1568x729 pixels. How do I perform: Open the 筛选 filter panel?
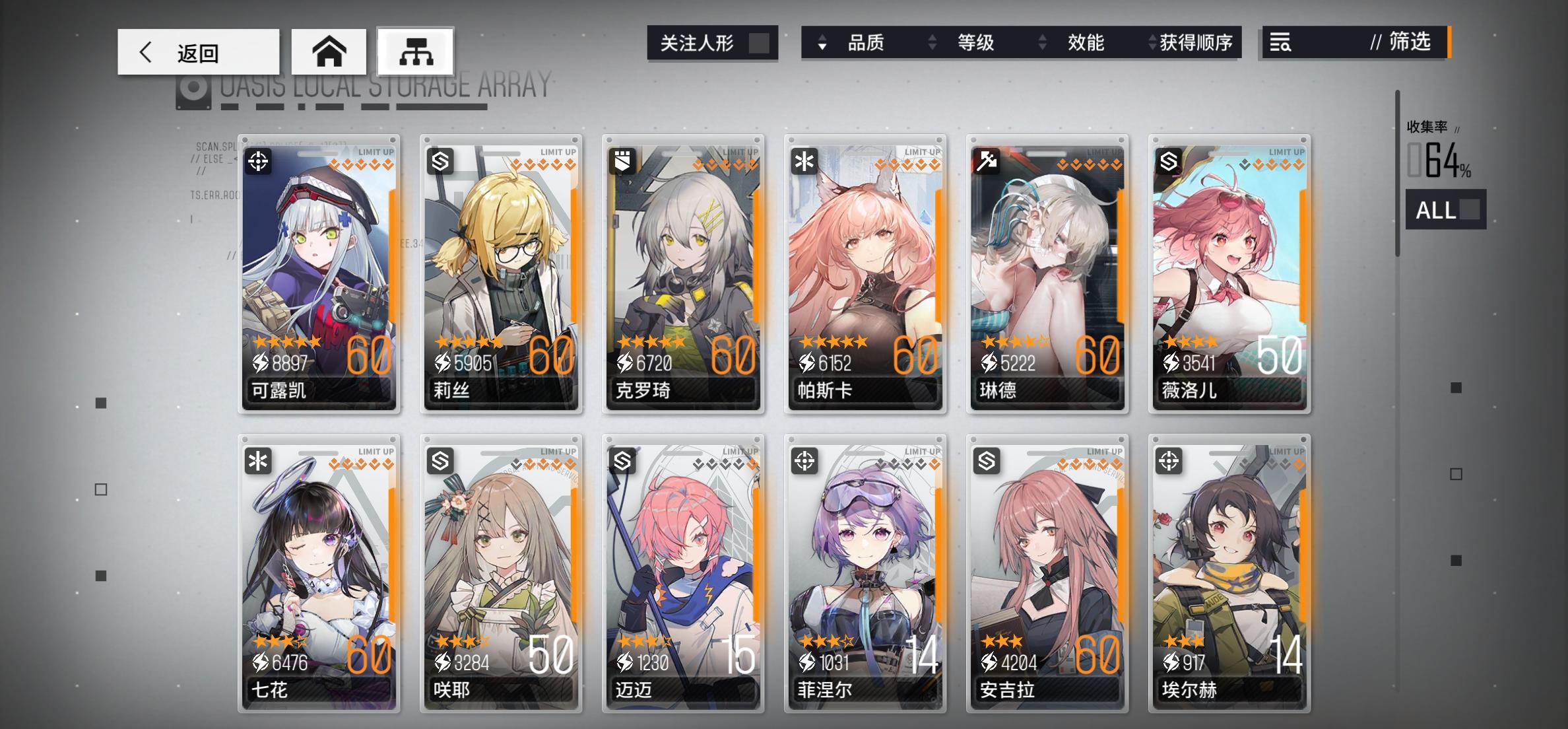pyautogui.click(x=1406, y=43)
